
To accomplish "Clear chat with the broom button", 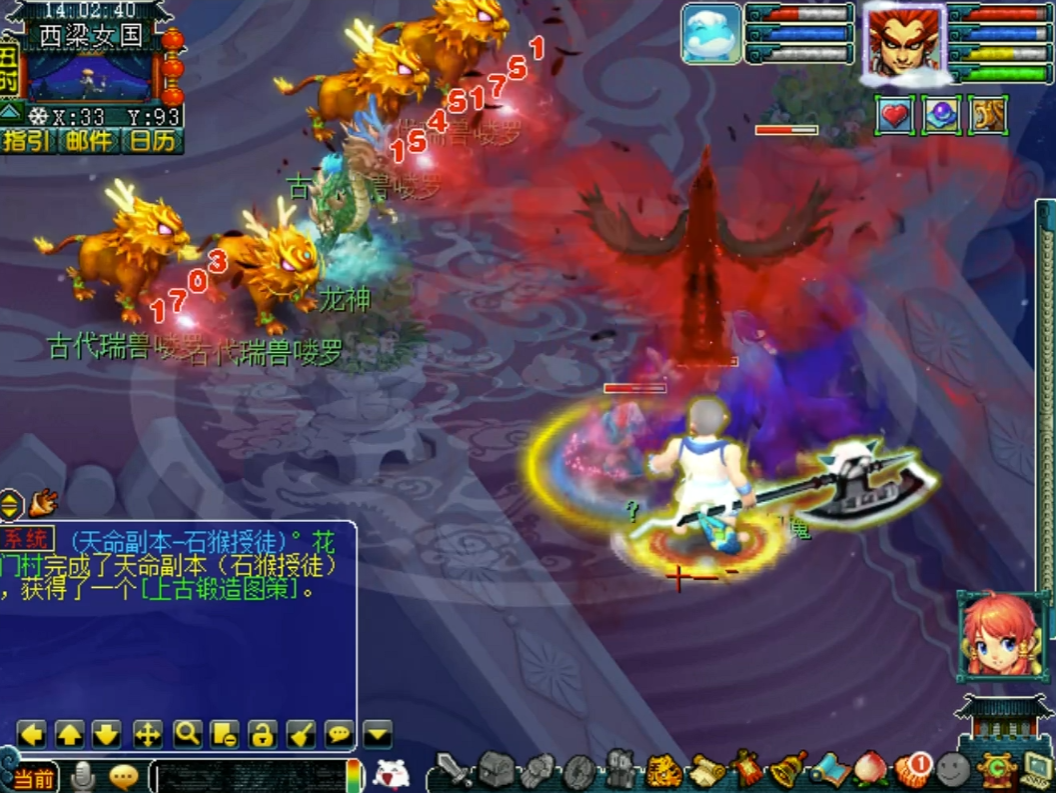I will coord(301,735).
